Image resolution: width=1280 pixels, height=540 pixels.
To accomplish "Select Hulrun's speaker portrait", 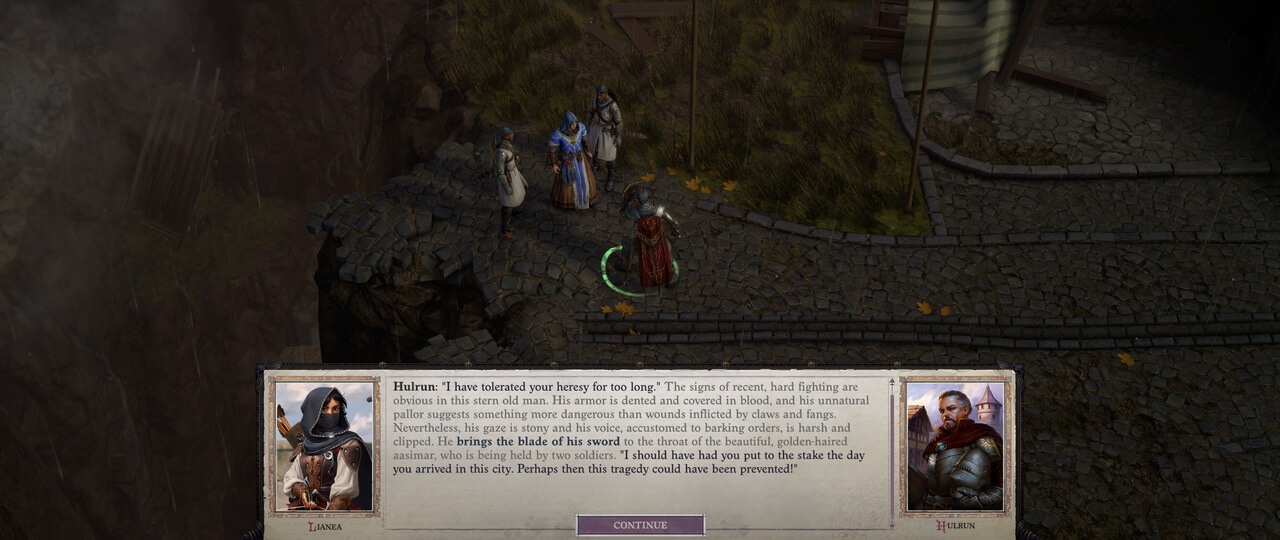I will [x=954, y=446].
